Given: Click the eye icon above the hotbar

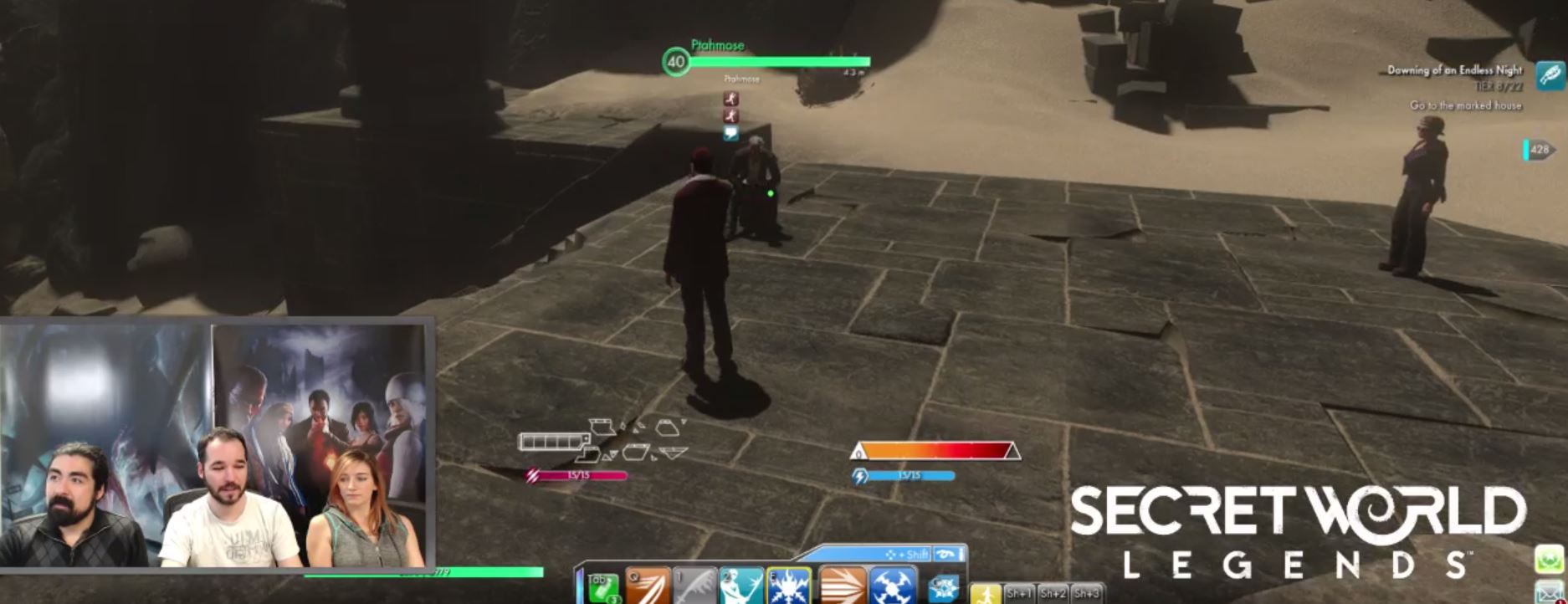Looking at the screenshot, I should click(x=946, y=554).
